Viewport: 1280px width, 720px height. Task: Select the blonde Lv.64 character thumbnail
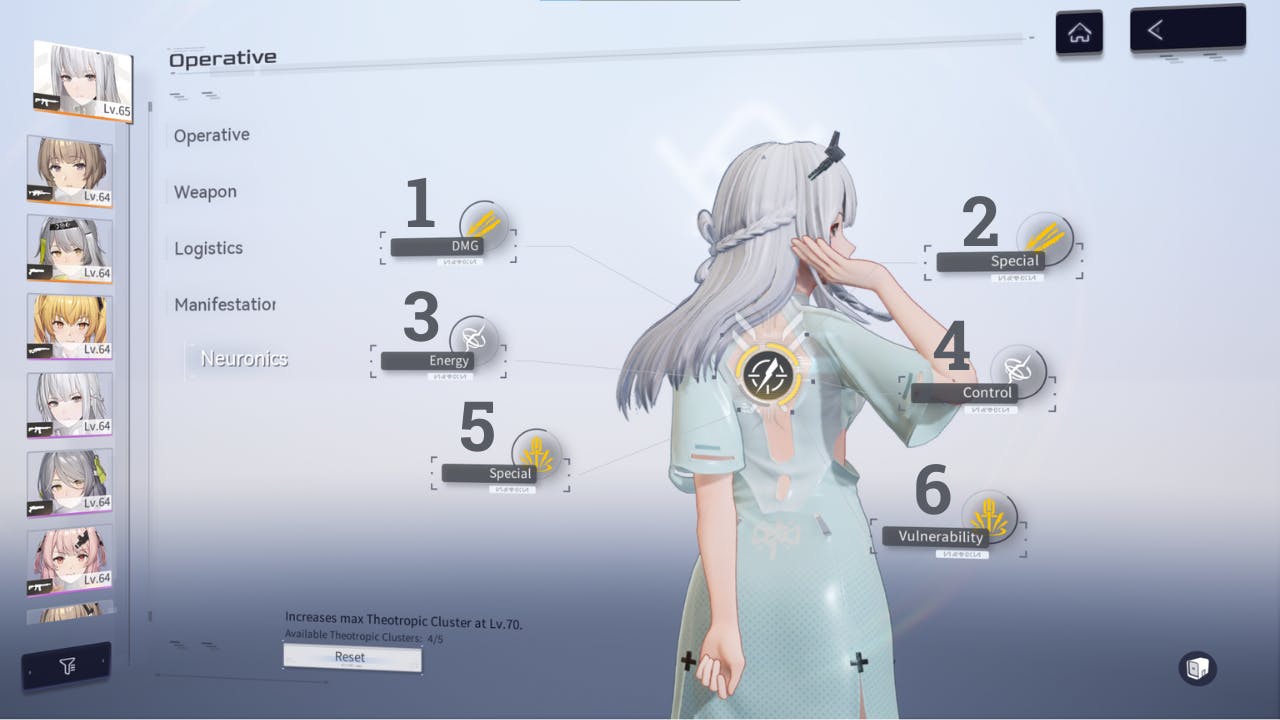[68, 325]
